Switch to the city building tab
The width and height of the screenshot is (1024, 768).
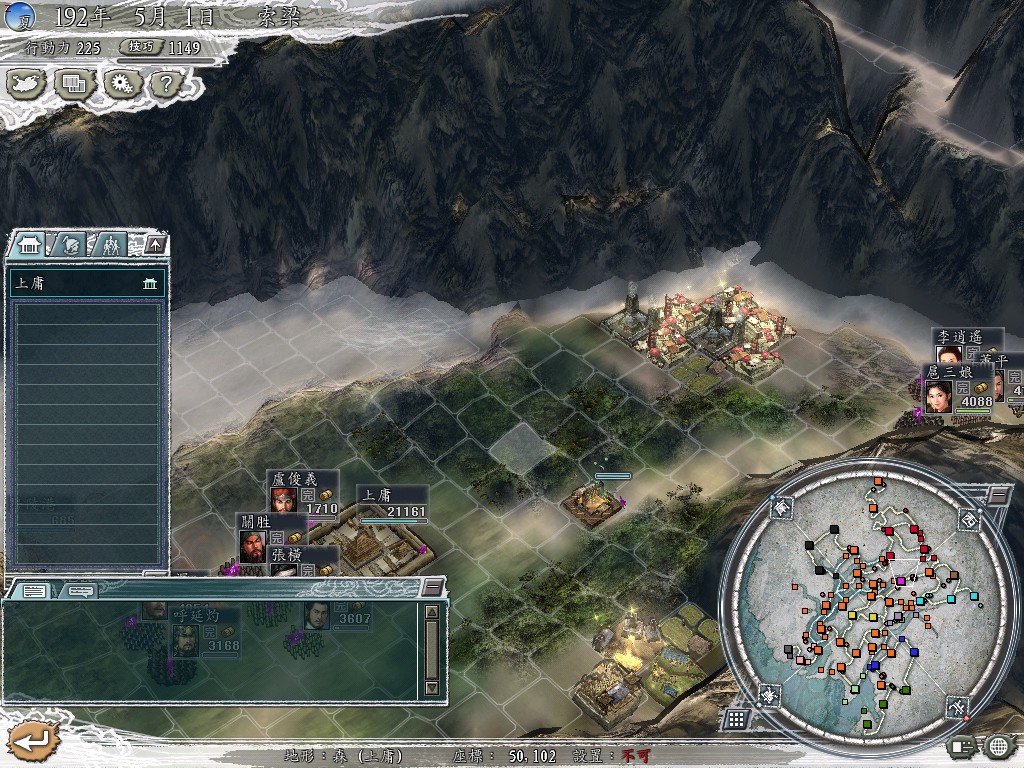30,244
